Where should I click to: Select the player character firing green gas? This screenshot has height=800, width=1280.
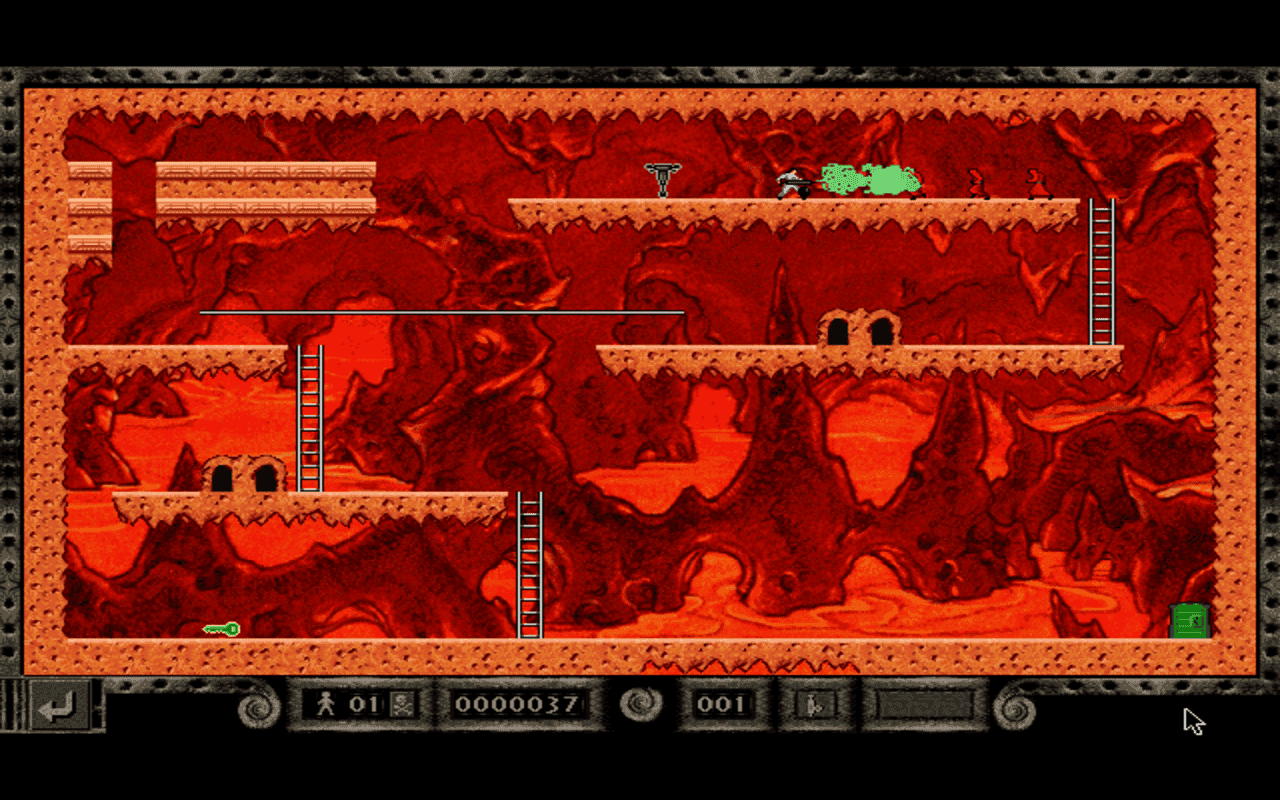pyautogui.click(x=791, y=186)
